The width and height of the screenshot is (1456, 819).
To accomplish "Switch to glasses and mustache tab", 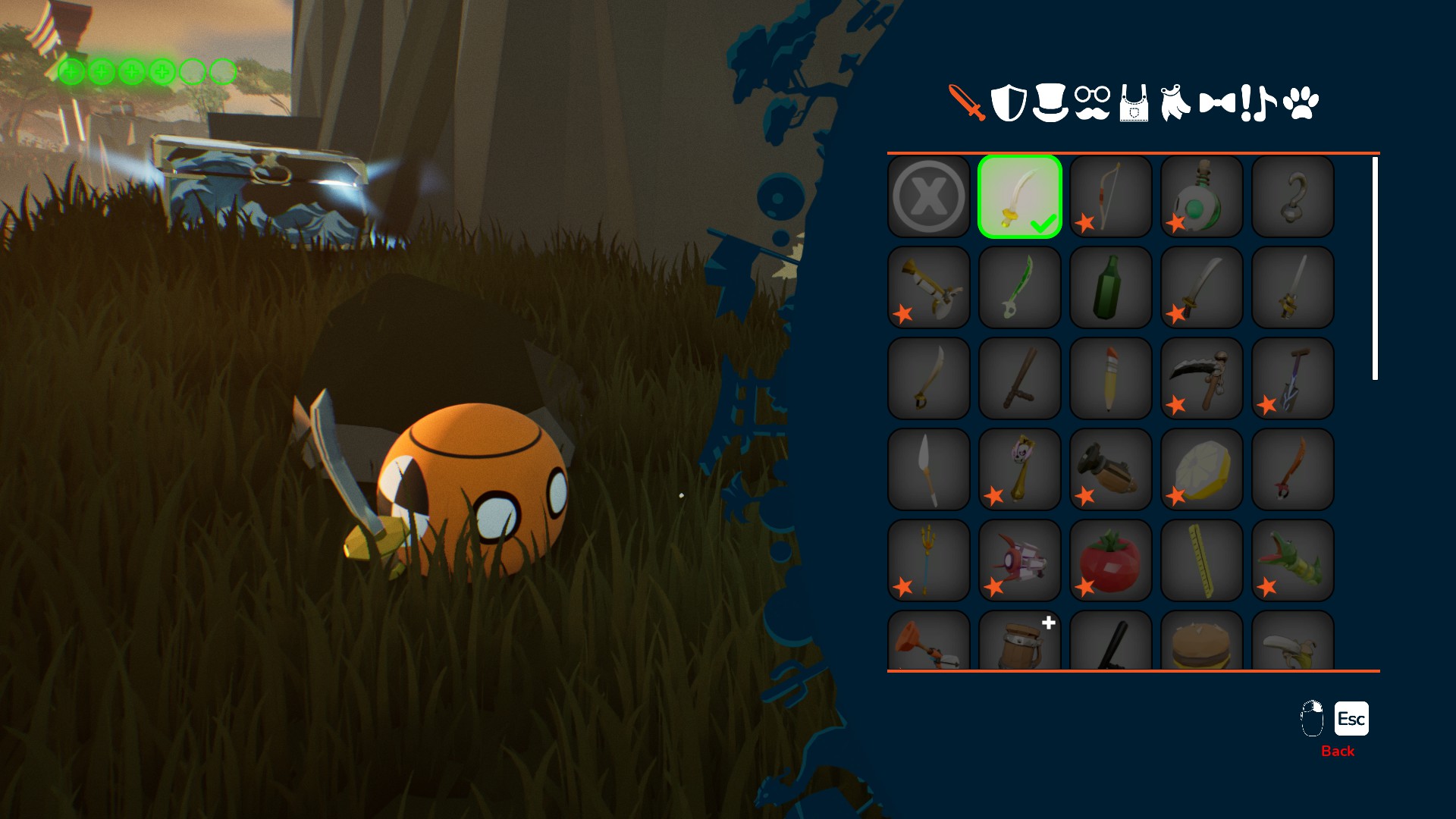I will 1093,102.
